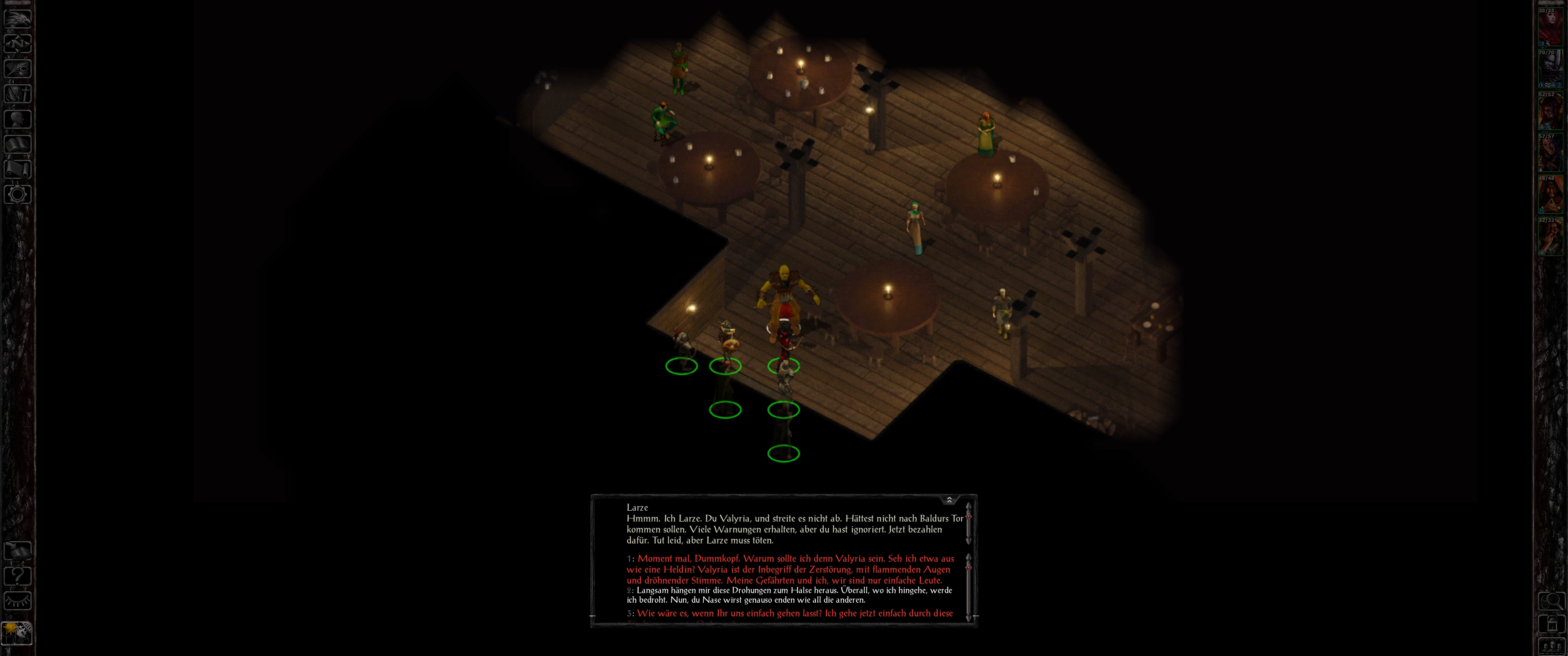
Task: Open the mage spellbook icon
Action: point(18,144)
